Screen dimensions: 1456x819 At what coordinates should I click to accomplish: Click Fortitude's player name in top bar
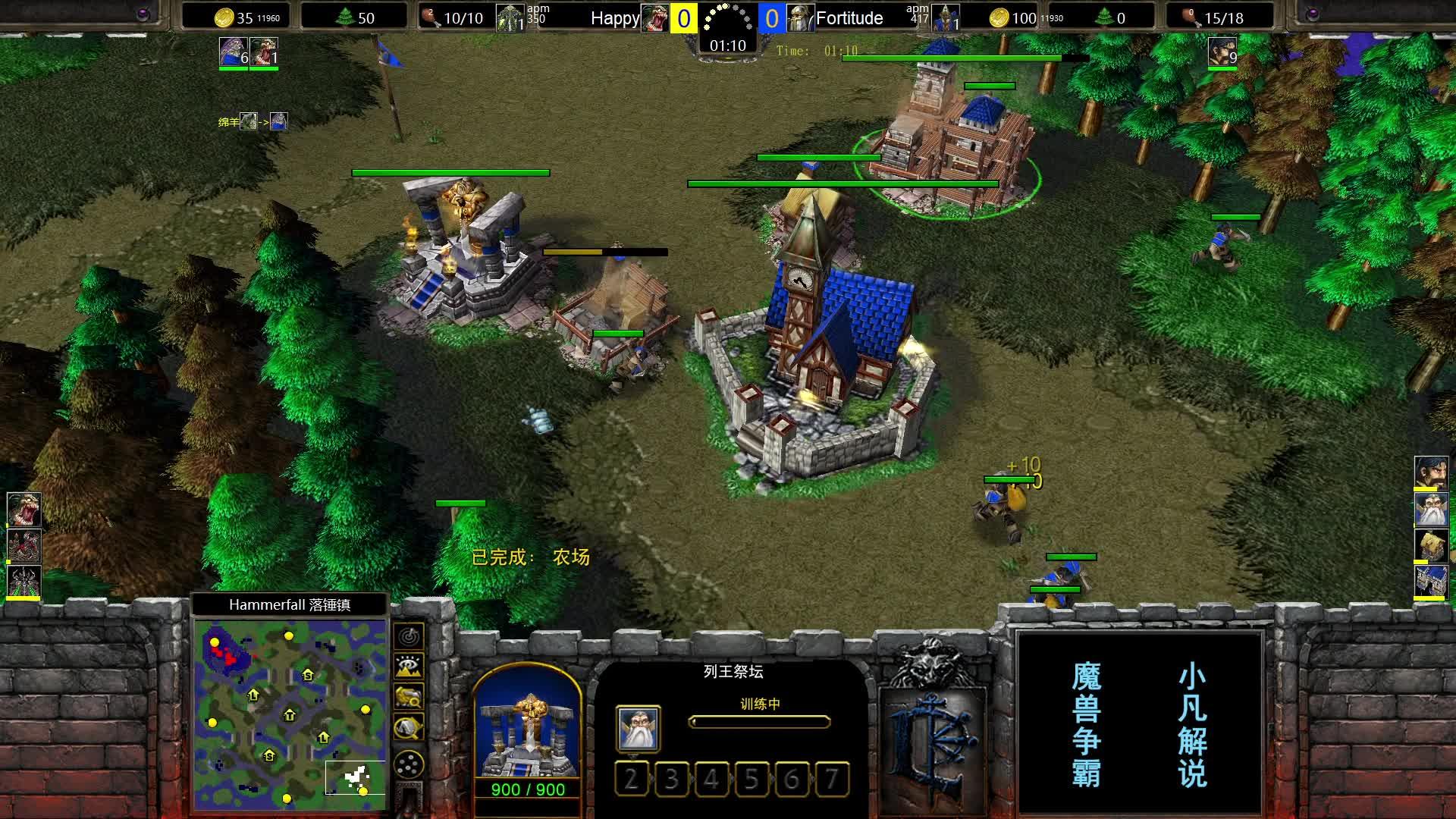[x=849, y=18]
